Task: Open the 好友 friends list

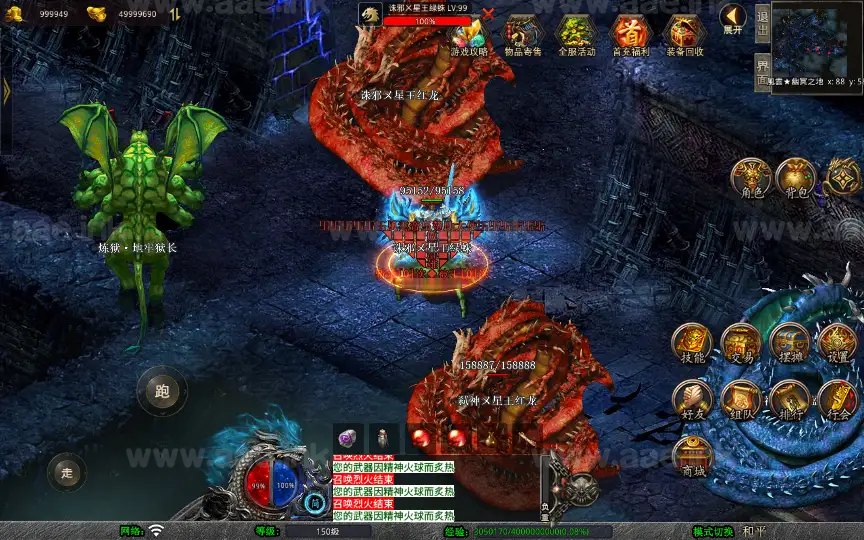Action: tap(692, 400)
